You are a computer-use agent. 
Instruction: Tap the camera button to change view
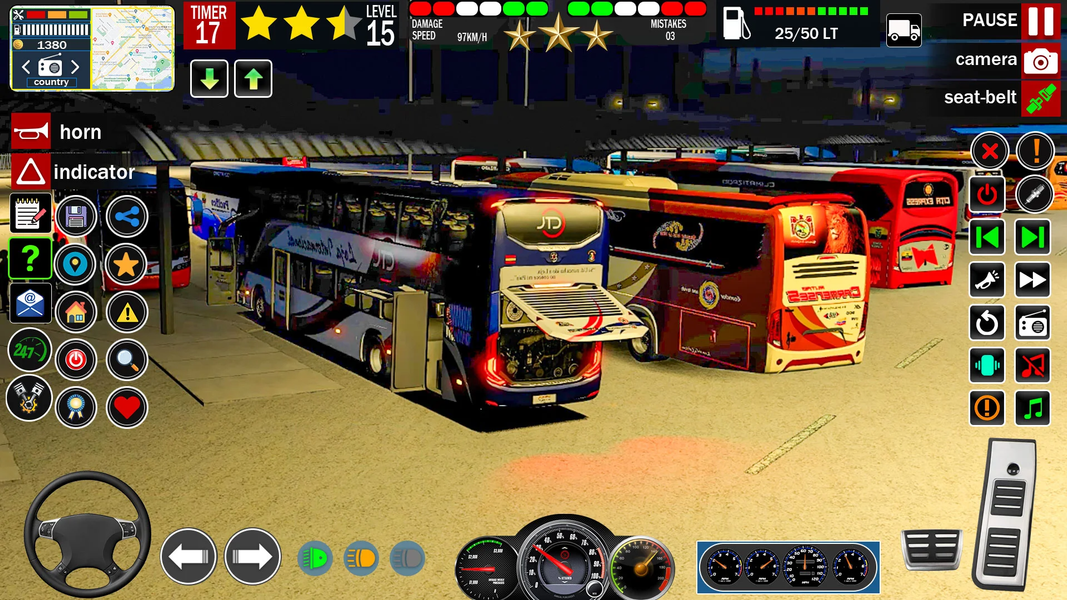coord(1040,60)
